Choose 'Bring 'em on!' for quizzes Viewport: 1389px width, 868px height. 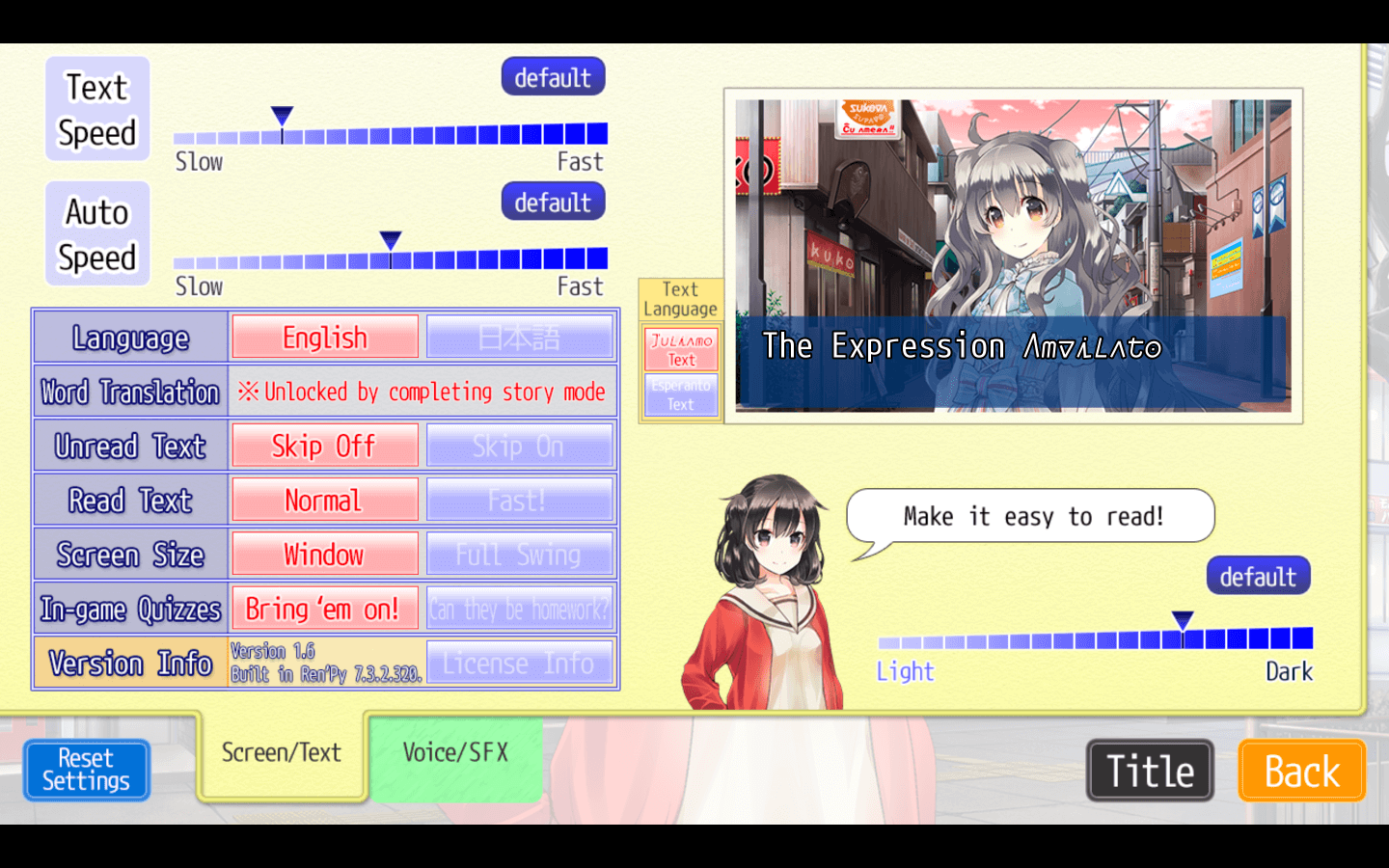[325, 609]
